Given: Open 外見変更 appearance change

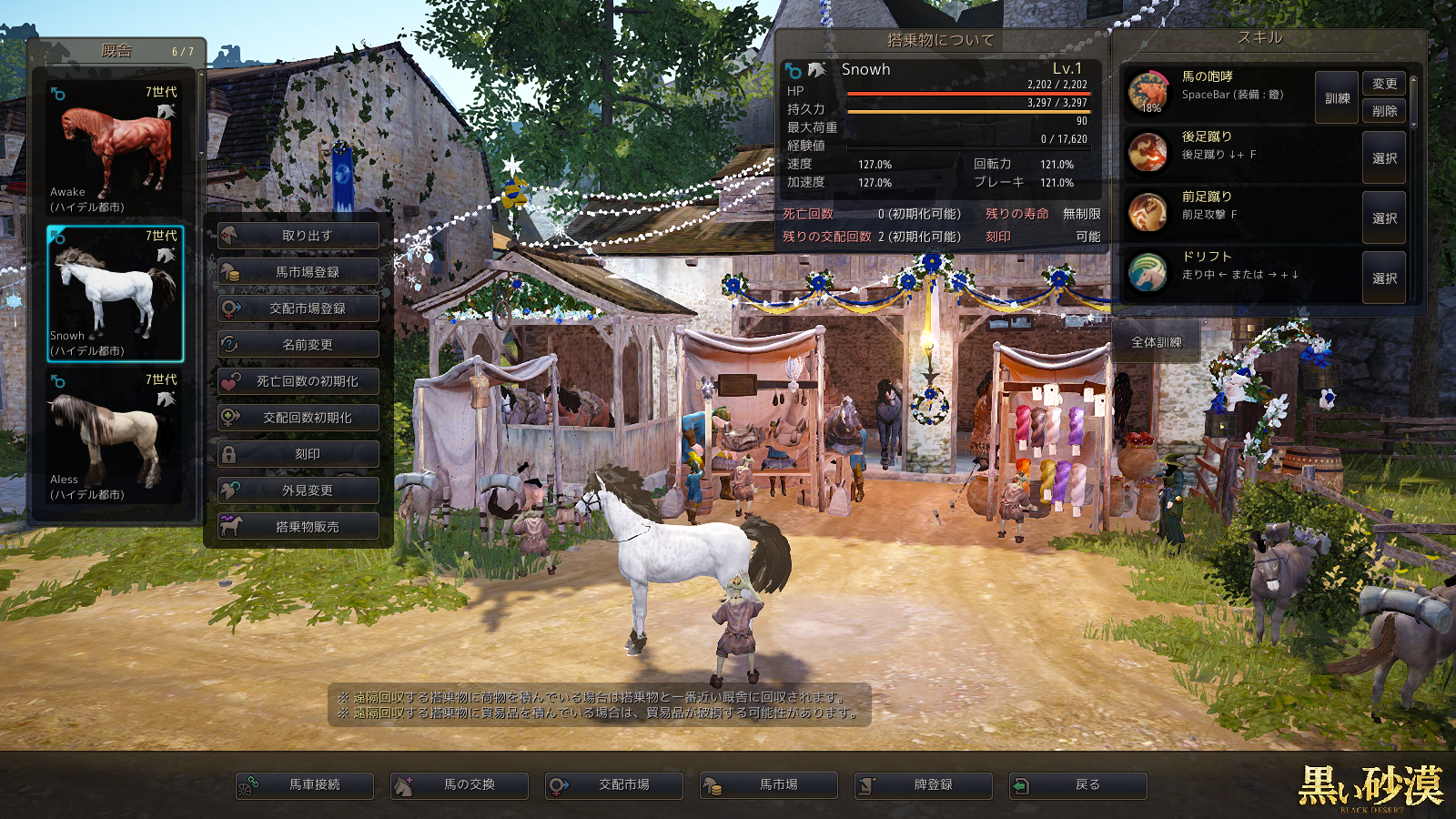Looking at the screenshot, I should pyautogui.click(x=298, y=490).
